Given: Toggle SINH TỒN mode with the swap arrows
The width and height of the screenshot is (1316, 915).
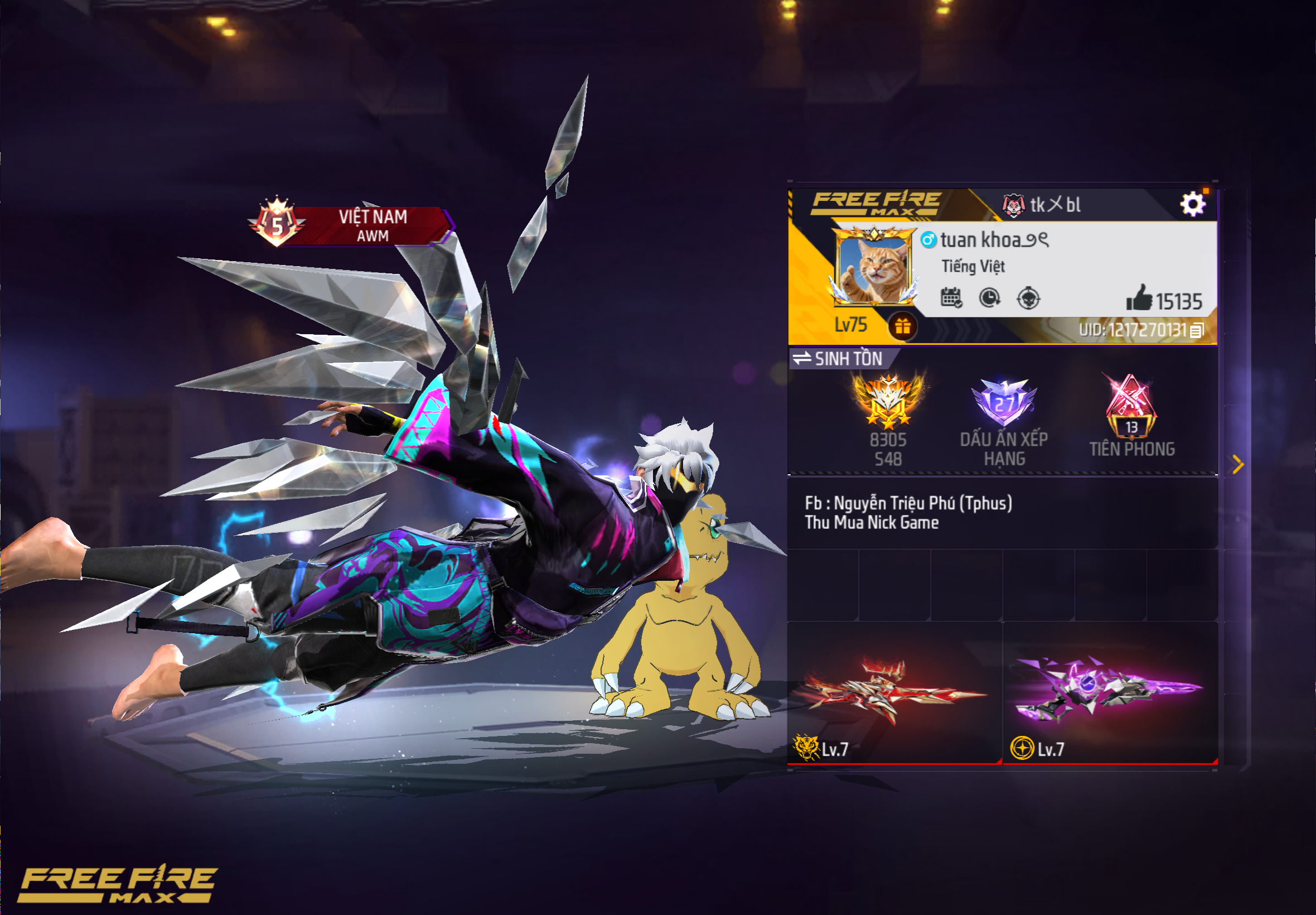Looking at the screenshot, I should [801, 359].
